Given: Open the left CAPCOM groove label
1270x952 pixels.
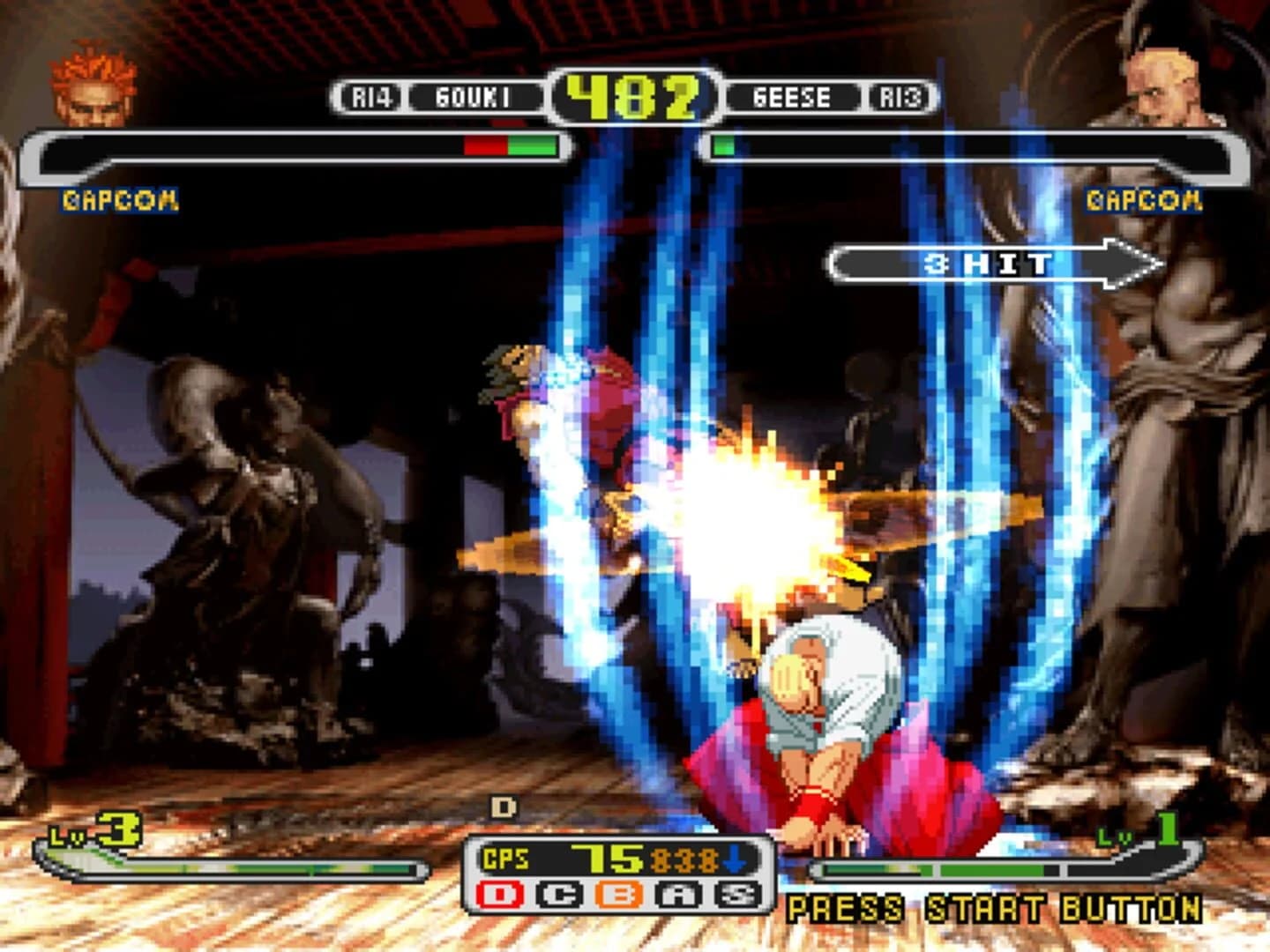Looking at the screenshot, I should point(117,201).
